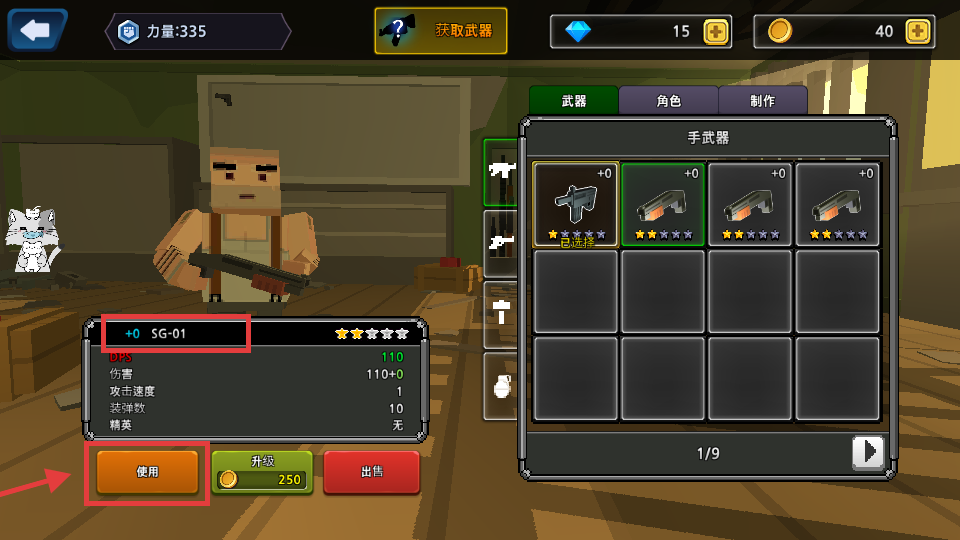960x540 pixels.
Task: Switch to the pistol weapon category
Action: 500,242
